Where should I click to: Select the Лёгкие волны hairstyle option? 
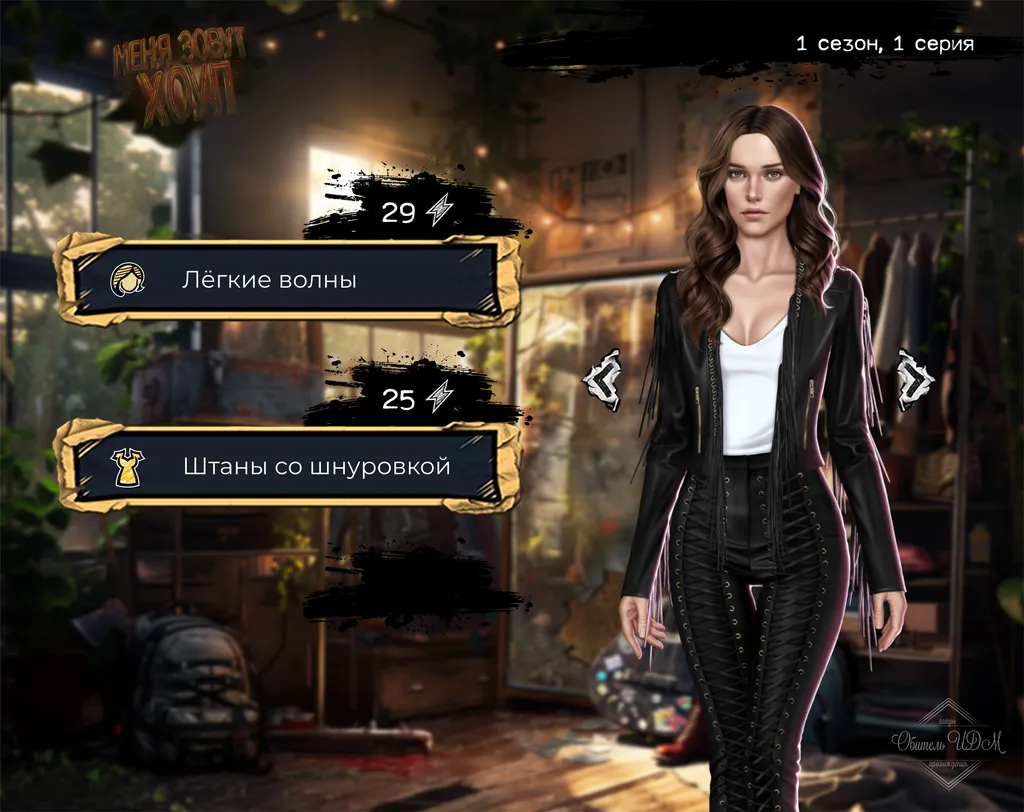pyautogui.click(x=287, y=280)
